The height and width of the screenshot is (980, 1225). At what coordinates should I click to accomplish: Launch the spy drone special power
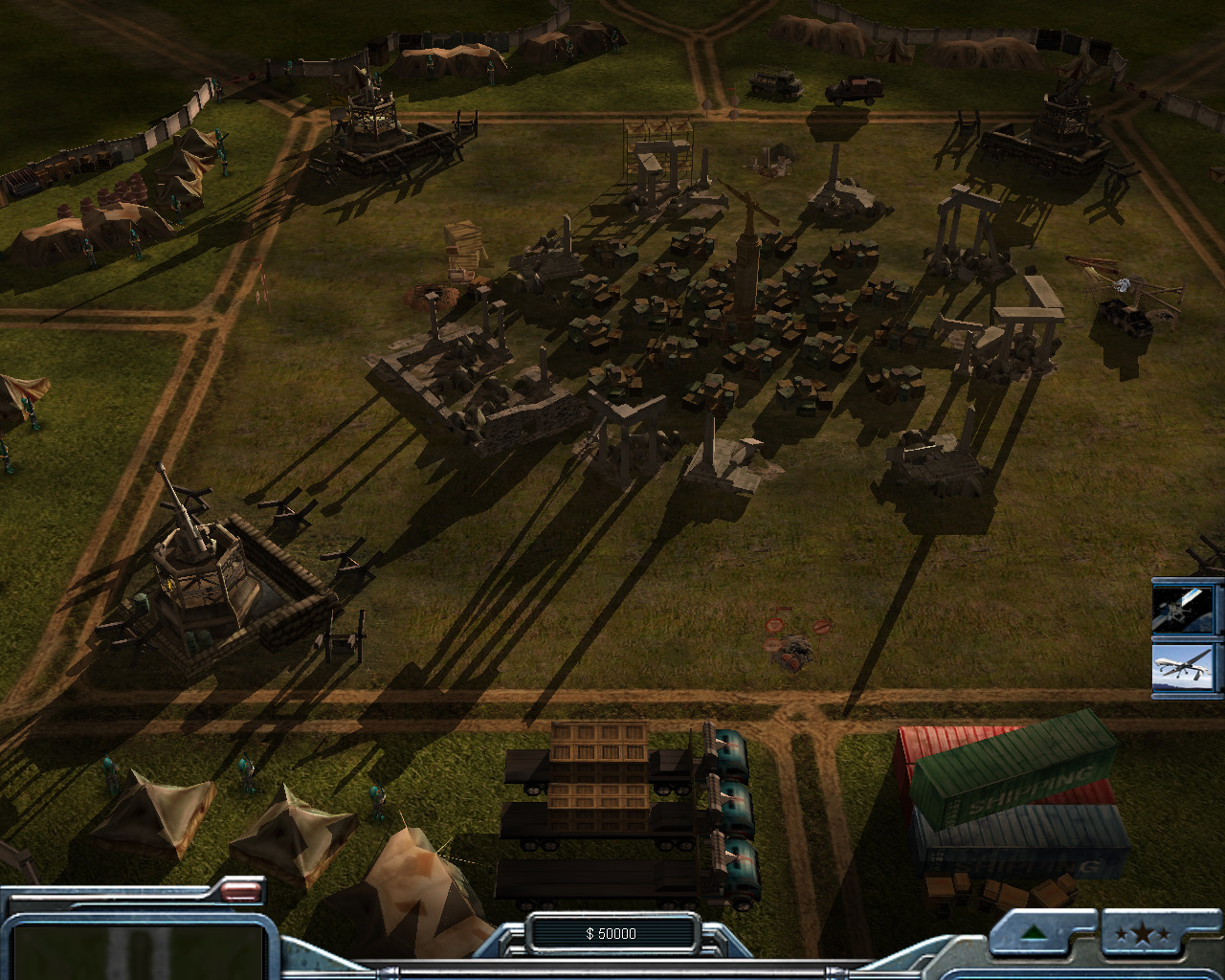[x=1187, y=667]
